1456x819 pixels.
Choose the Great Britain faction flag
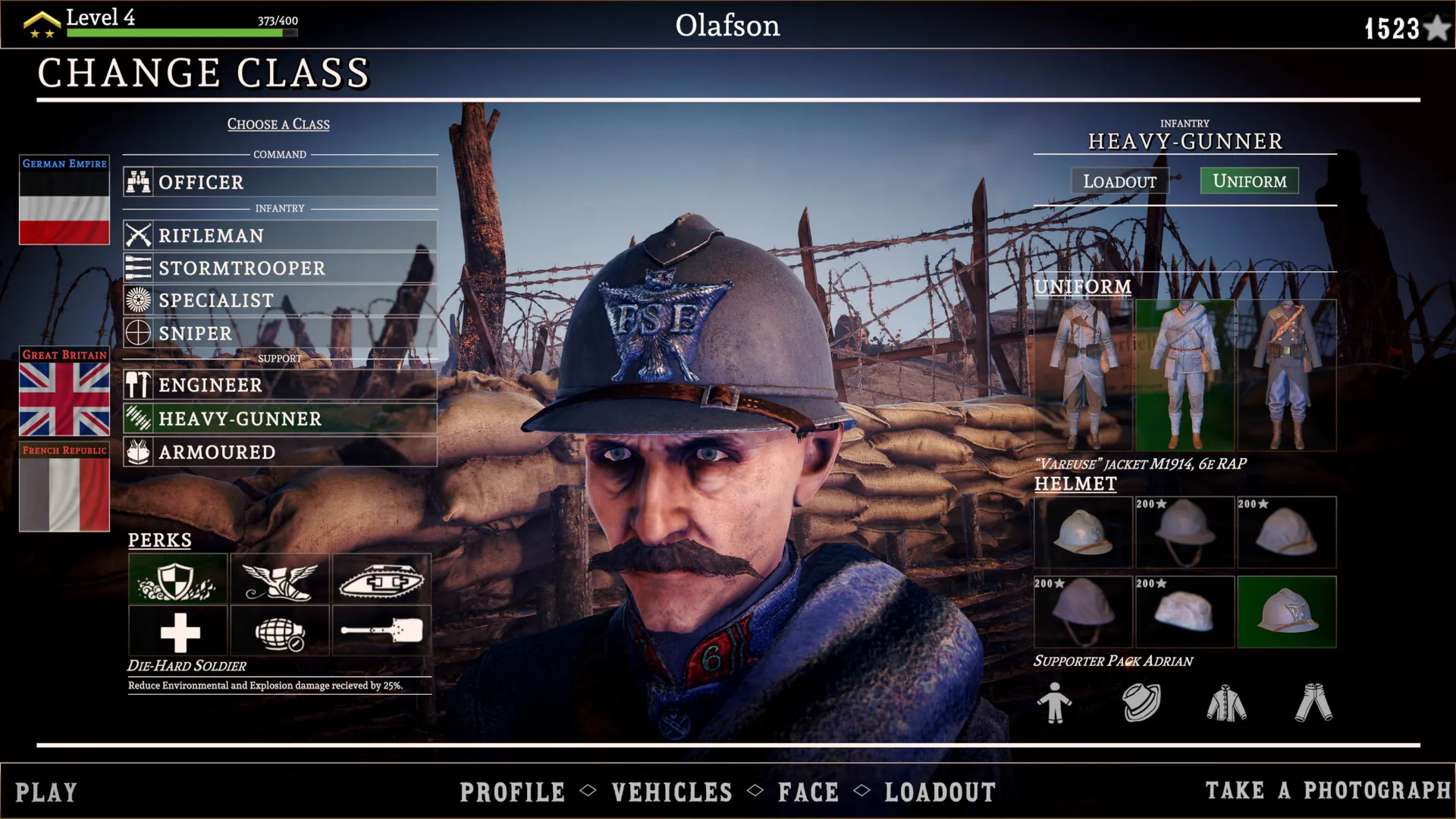tap(64, 392)
